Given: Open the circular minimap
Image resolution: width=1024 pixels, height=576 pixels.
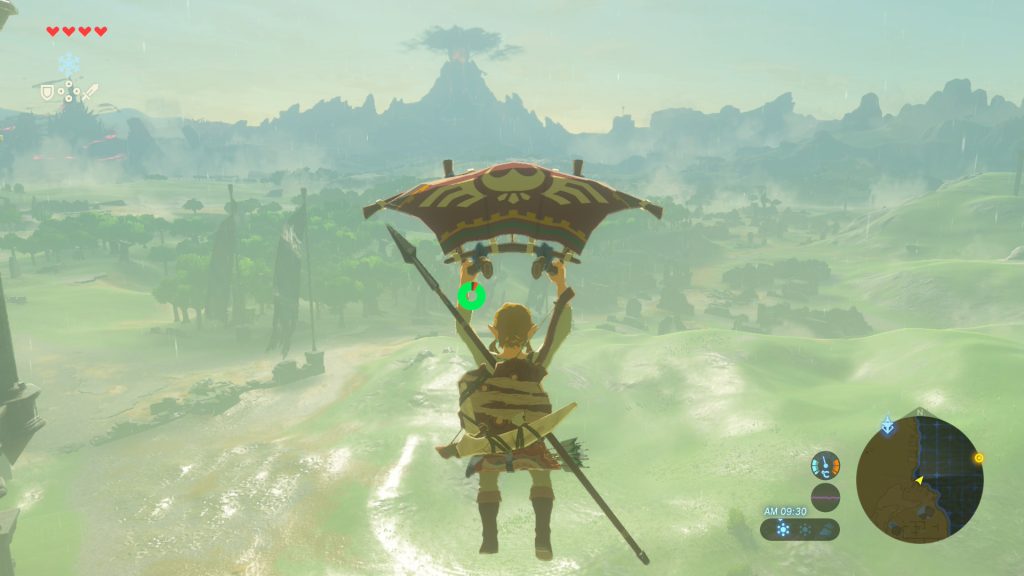Looking at the screenshot, I should pyautogui.click(x=919, y=478).
